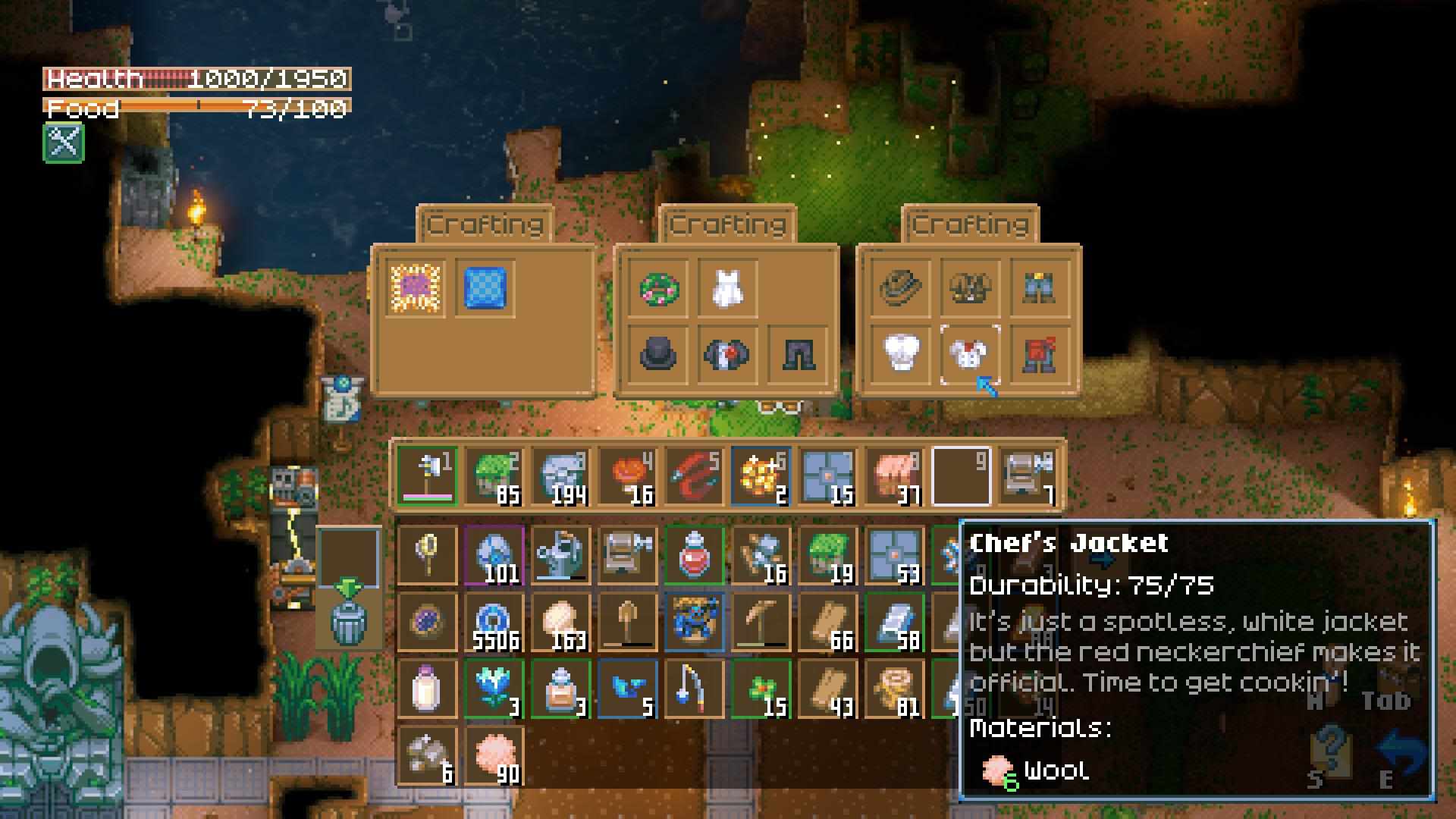Select the white chef's hat recipe
Image resolution: width=1456 pixels, height=819 pixels.
[x=902, y=354]
